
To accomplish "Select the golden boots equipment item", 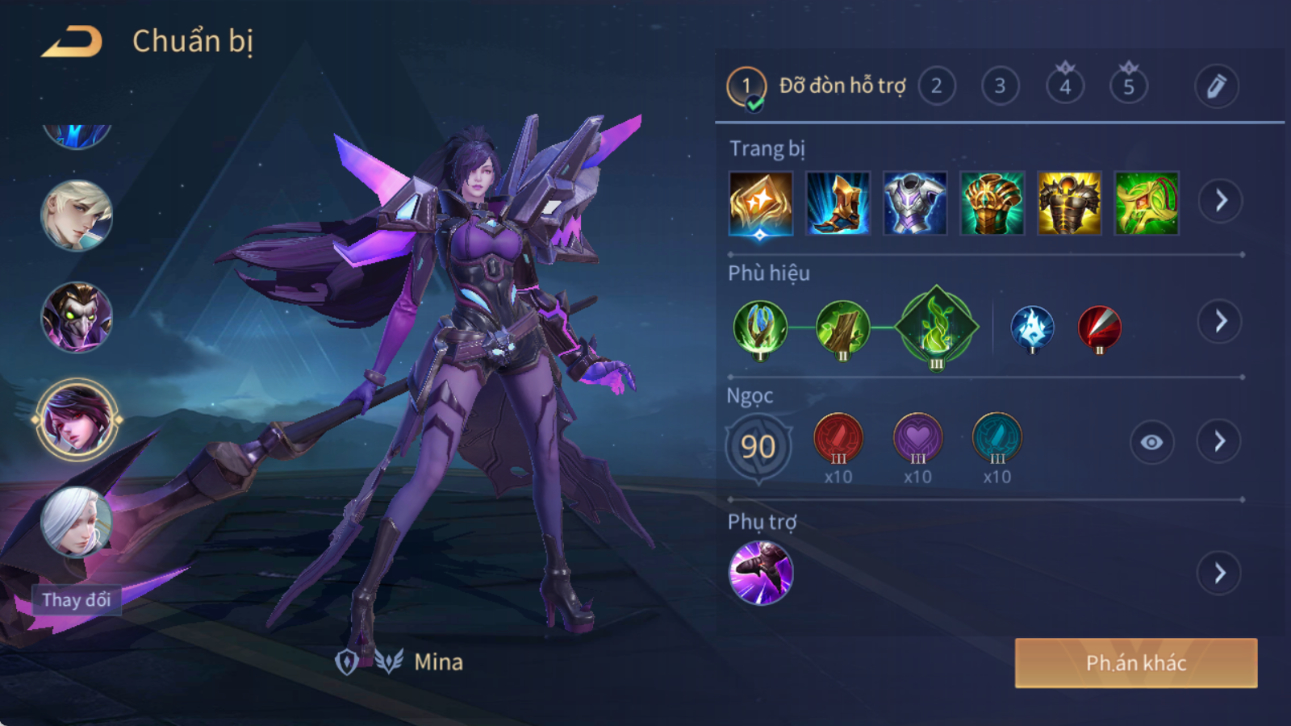I will point(838,203).
